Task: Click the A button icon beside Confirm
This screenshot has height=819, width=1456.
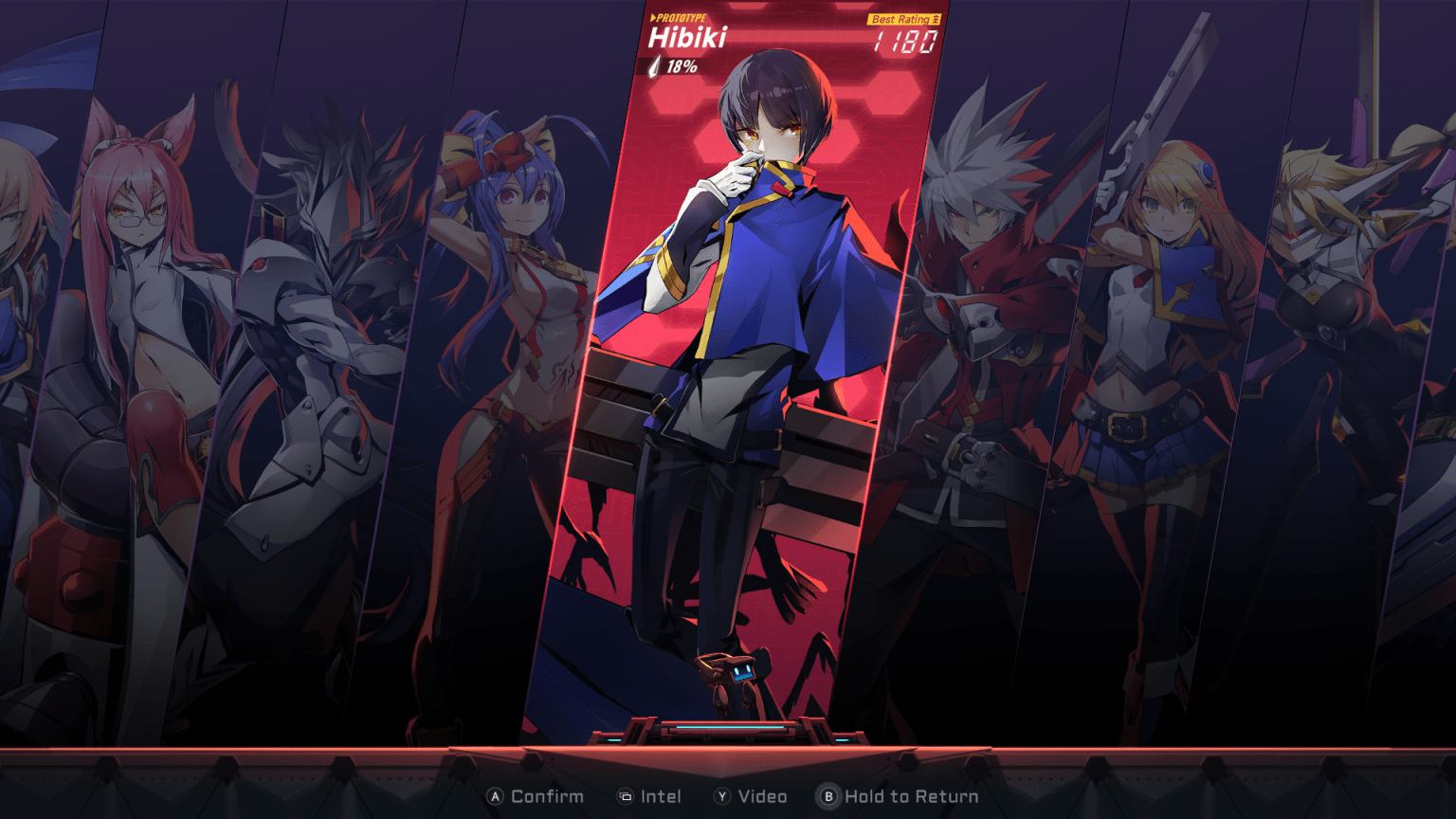Action: 493,797
